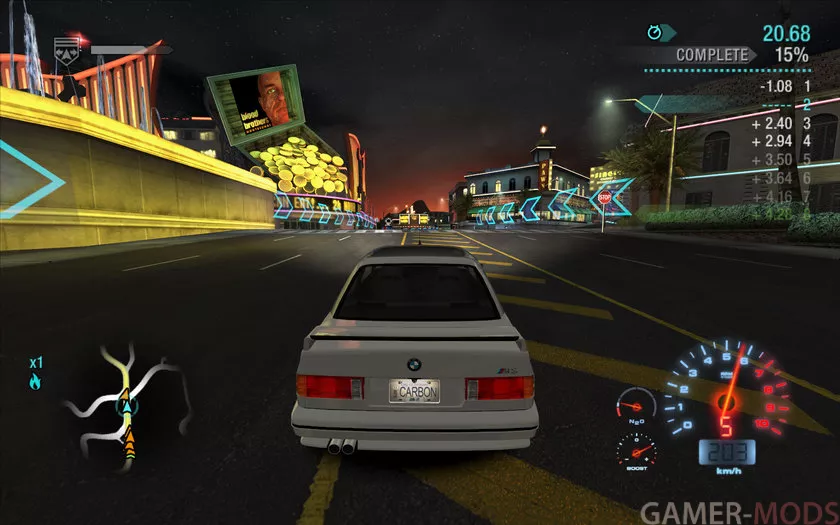This screenshot has width=840, height=525.
Task: Click the N2O nitrous gauge
Action: 633,406
